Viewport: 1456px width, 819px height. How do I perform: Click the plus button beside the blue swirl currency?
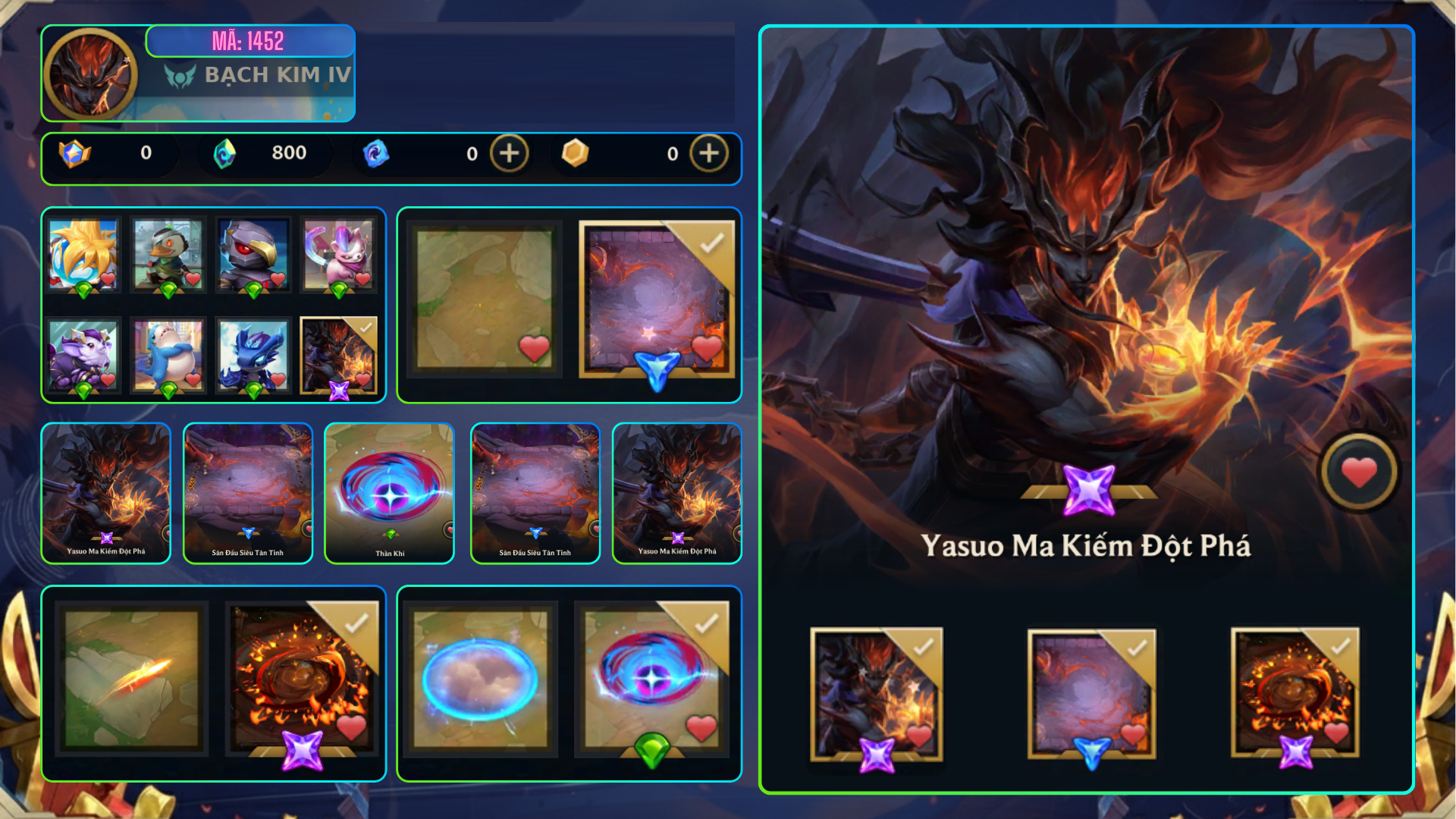pyautogui.click(x=509, y=153)
